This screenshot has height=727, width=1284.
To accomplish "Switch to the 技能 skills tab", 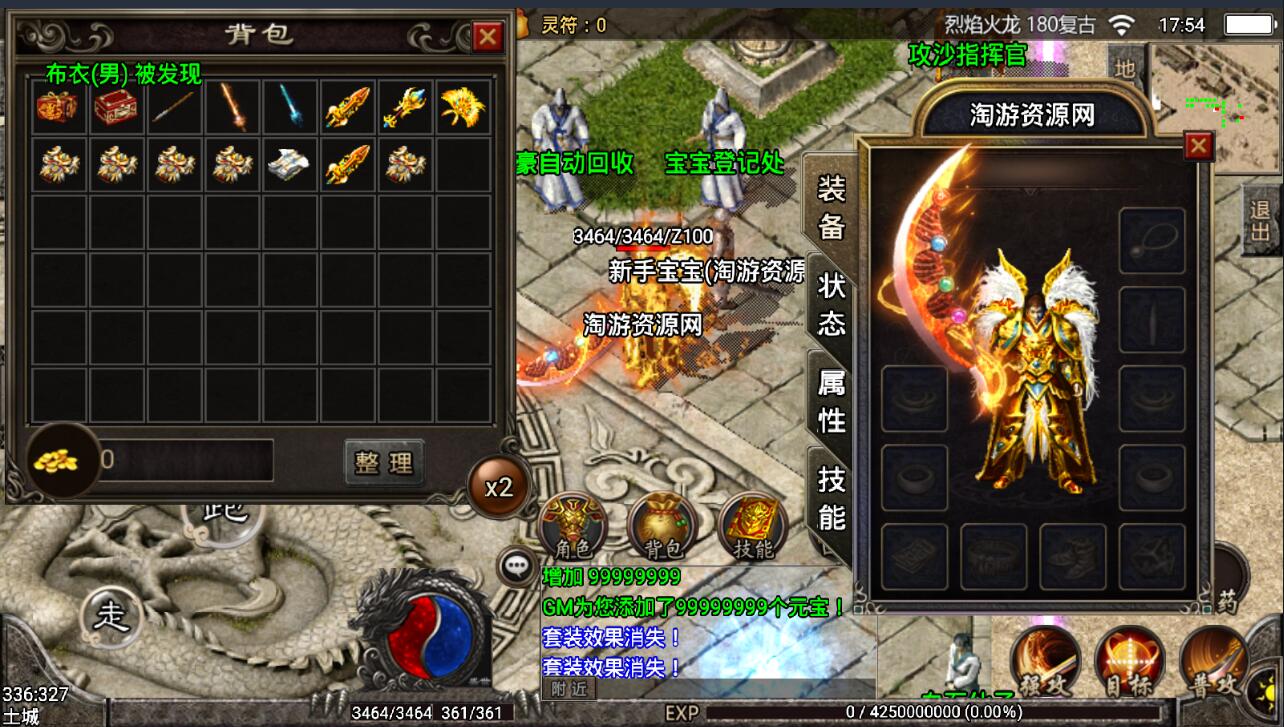I will (831, 498).
